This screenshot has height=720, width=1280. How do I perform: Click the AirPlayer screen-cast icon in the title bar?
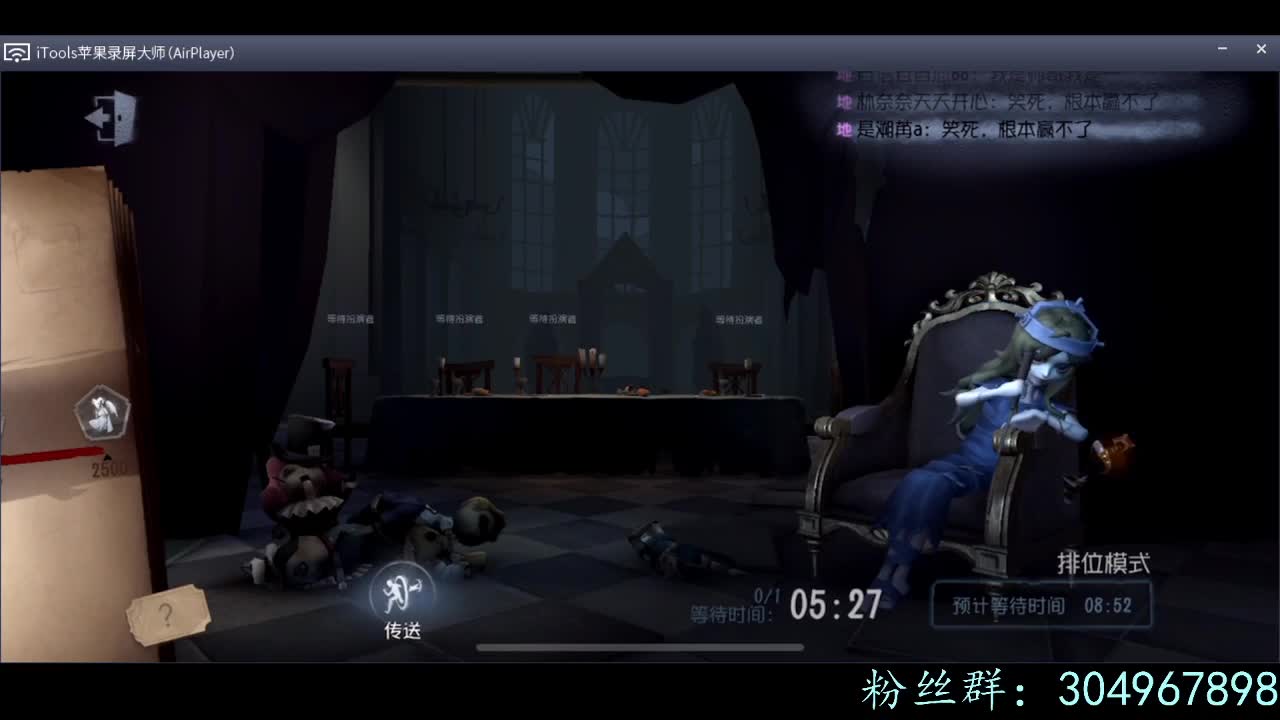(x=16, y=52)
